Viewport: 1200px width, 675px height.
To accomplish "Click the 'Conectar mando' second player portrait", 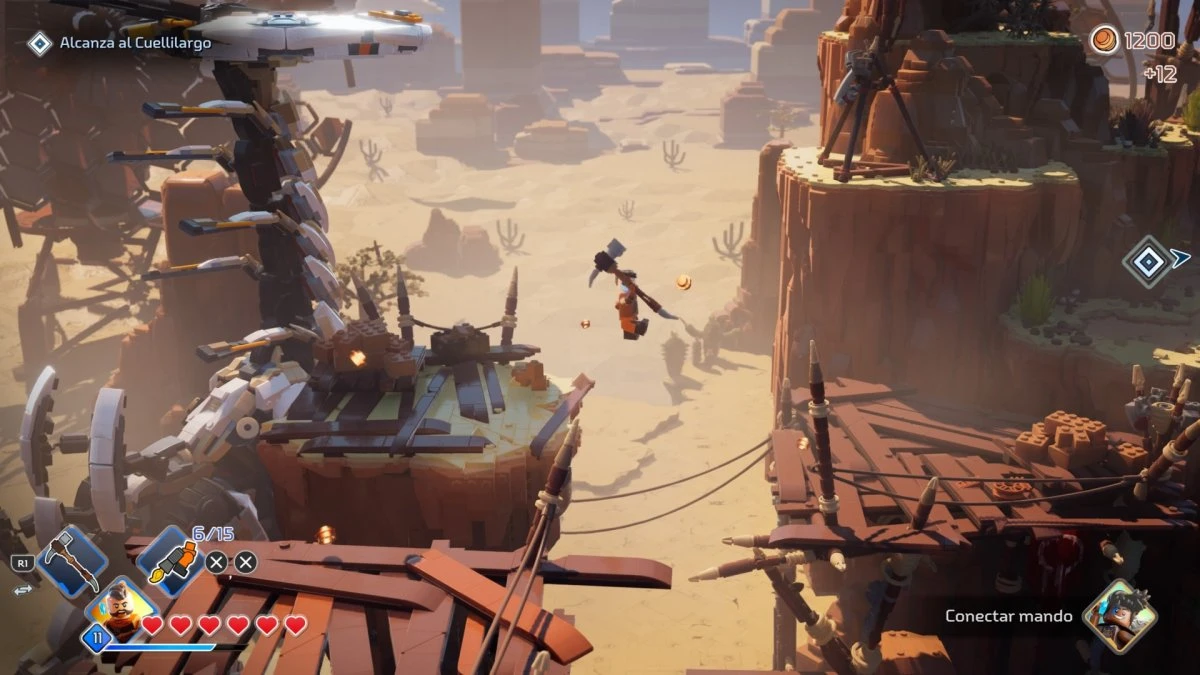I will [1119, 616].
